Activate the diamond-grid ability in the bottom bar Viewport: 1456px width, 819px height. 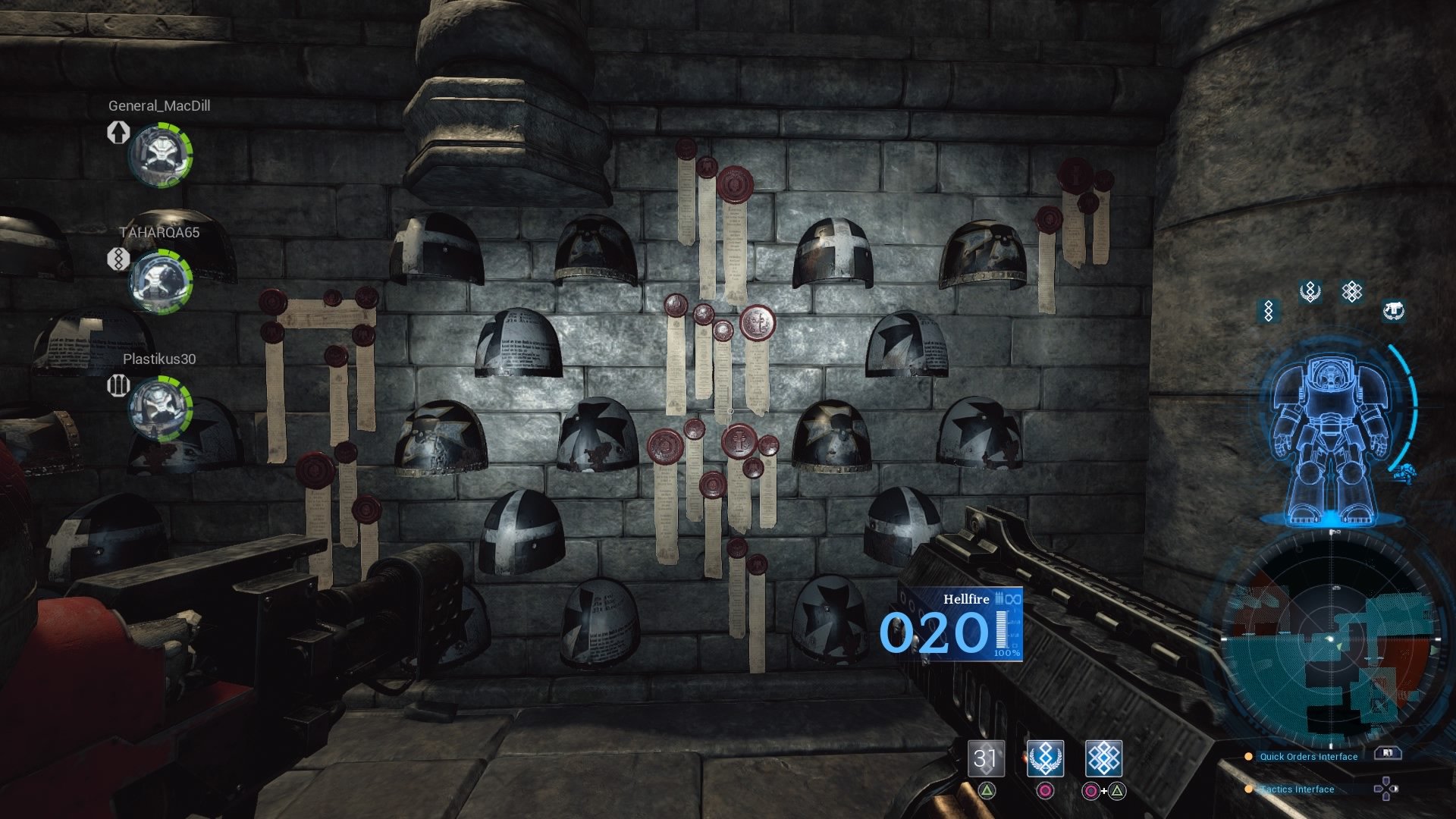coord(1103,758)
